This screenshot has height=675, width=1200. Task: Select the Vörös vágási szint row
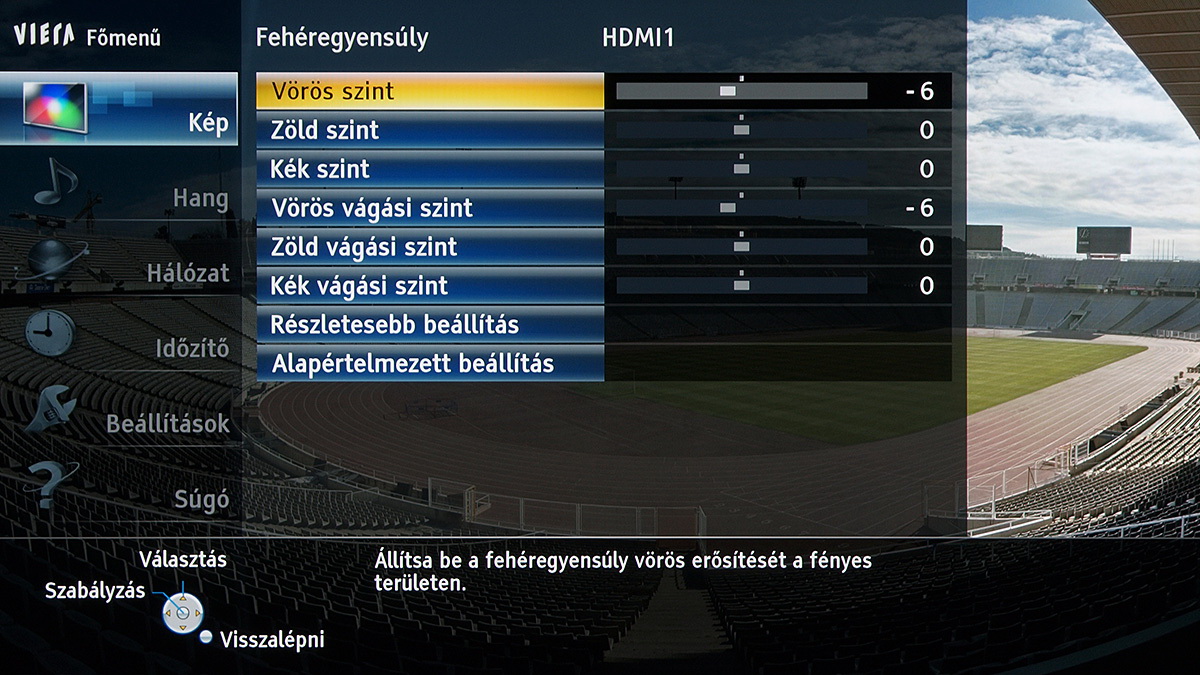tap(430, 208)
